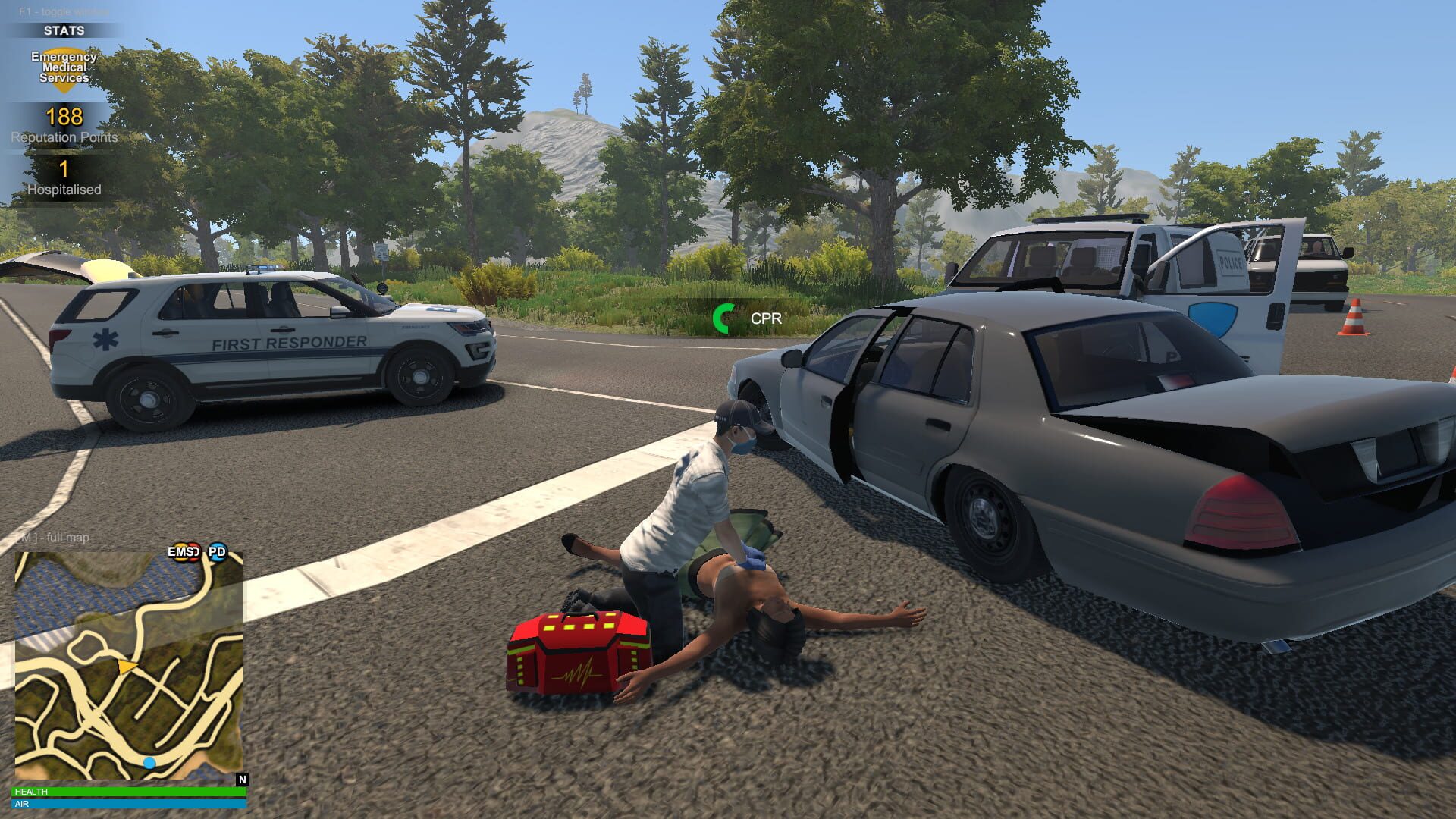Expand the minimap to the full map
Viewport: 1456px width, 819px height.
point(53,537)
